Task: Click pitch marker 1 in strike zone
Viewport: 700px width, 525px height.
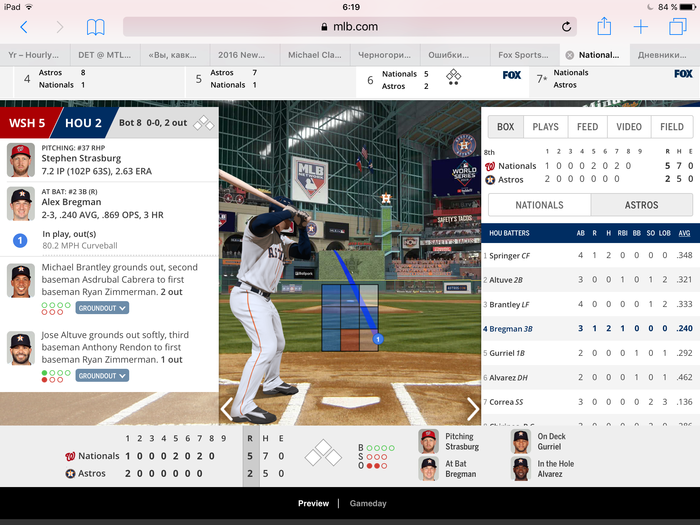Action: [378, 340]
